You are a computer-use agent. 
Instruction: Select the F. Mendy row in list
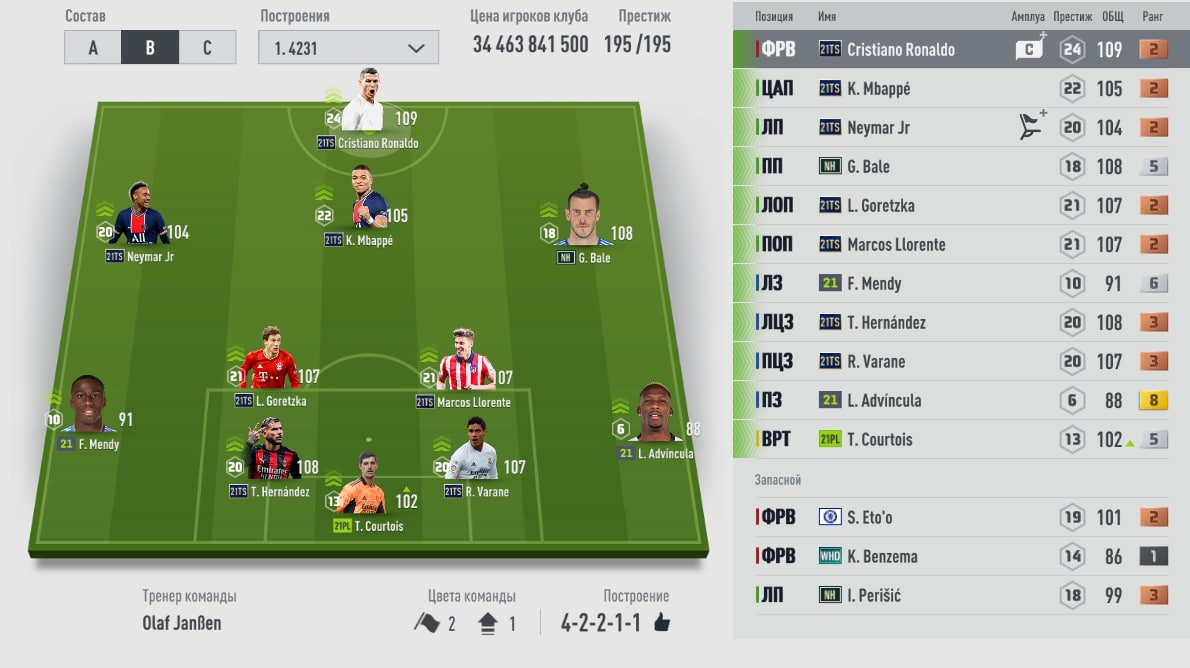[960, 284]
